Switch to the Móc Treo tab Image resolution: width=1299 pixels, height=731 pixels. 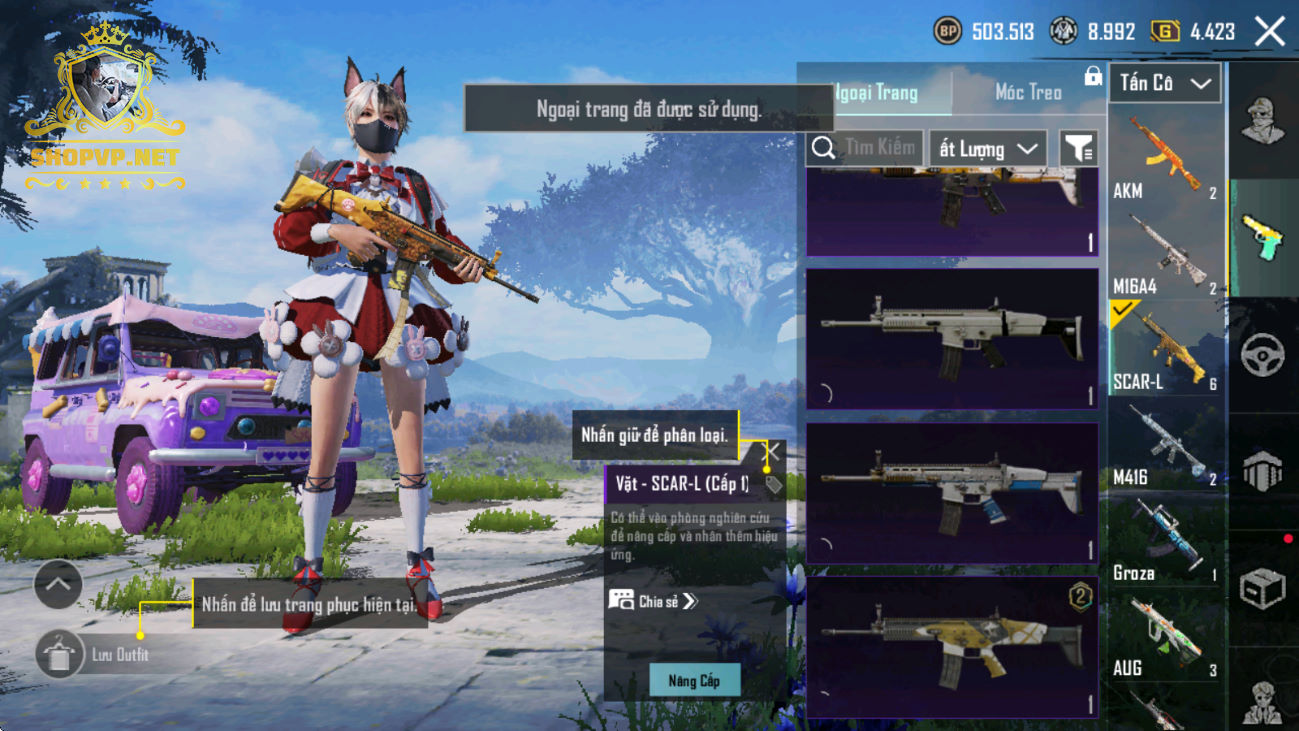[x=1028, y=92]
